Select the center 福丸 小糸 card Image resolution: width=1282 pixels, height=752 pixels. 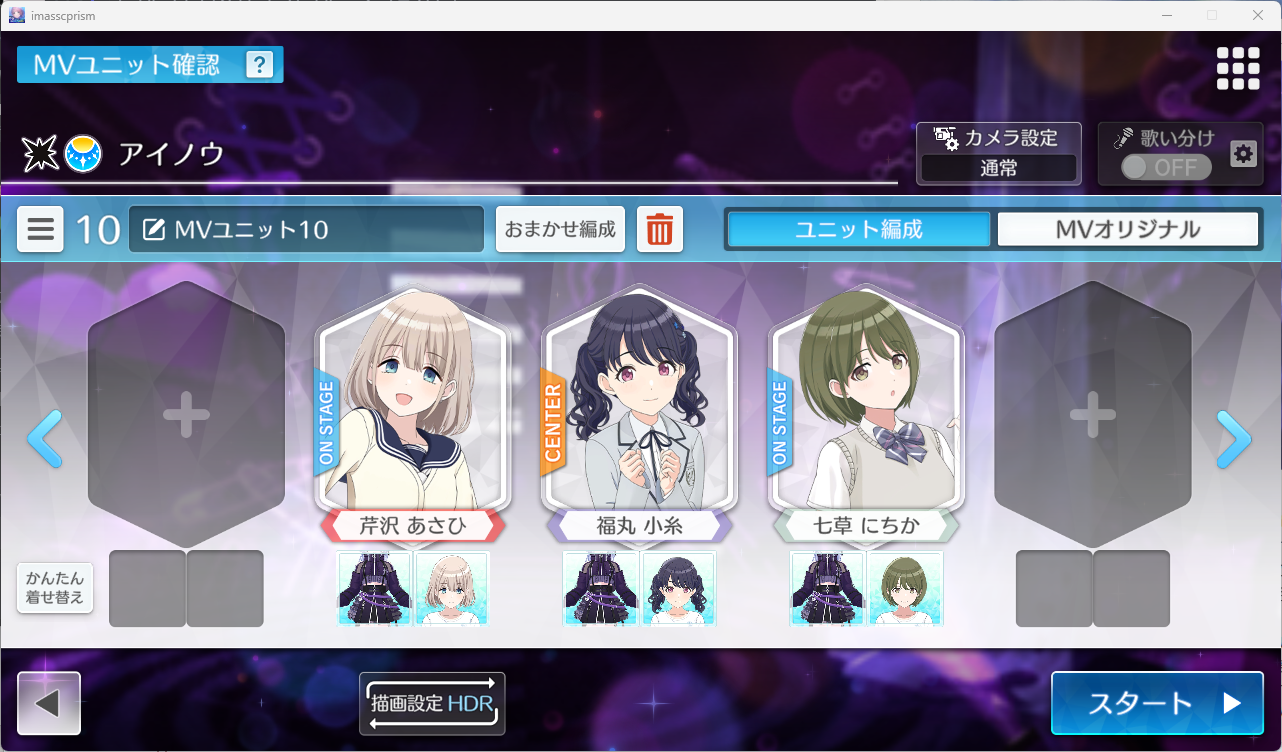pos(639,400)
